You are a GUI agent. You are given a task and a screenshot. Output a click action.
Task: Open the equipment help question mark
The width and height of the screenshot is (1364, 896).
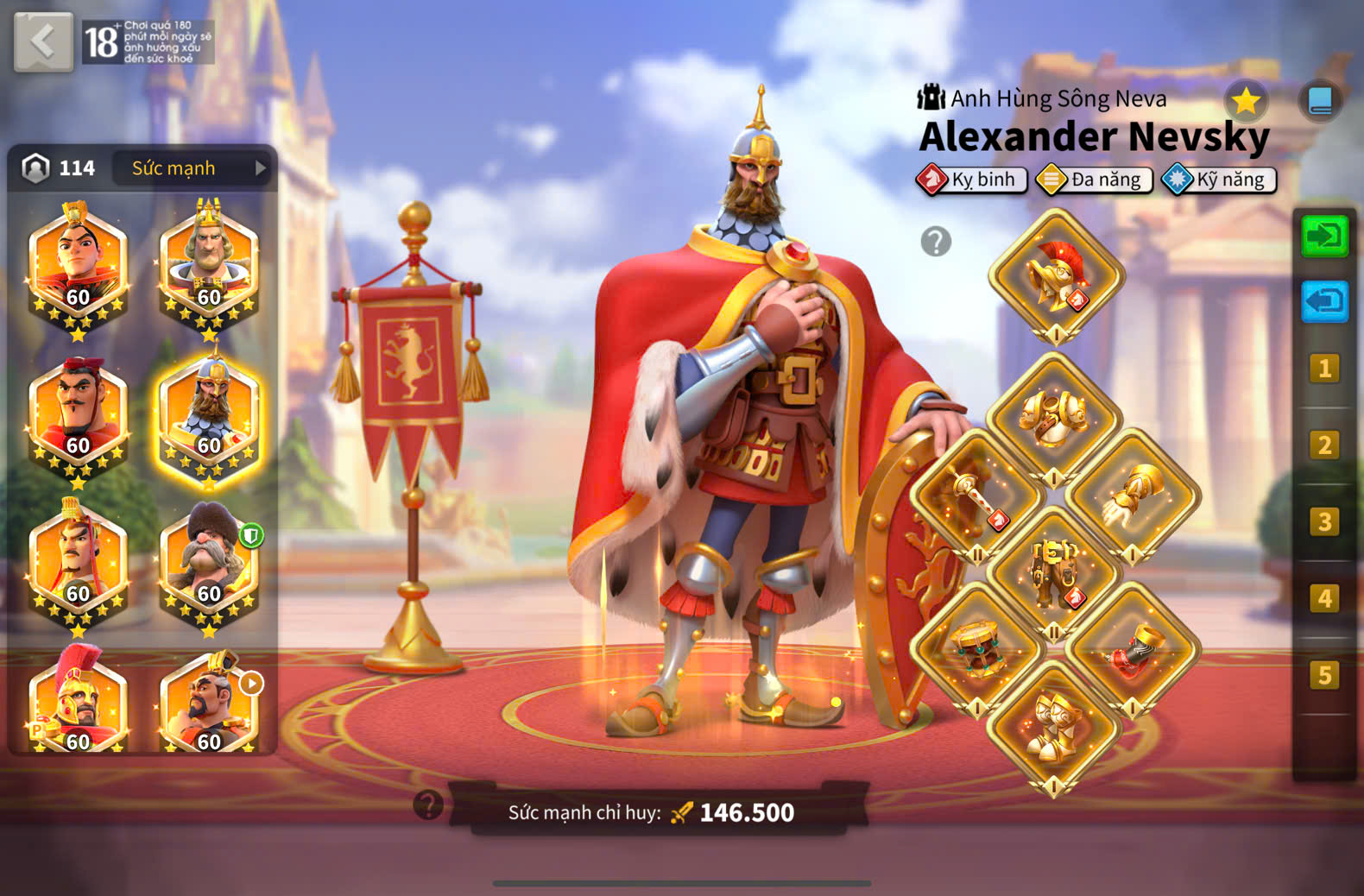tap(936, 242)
